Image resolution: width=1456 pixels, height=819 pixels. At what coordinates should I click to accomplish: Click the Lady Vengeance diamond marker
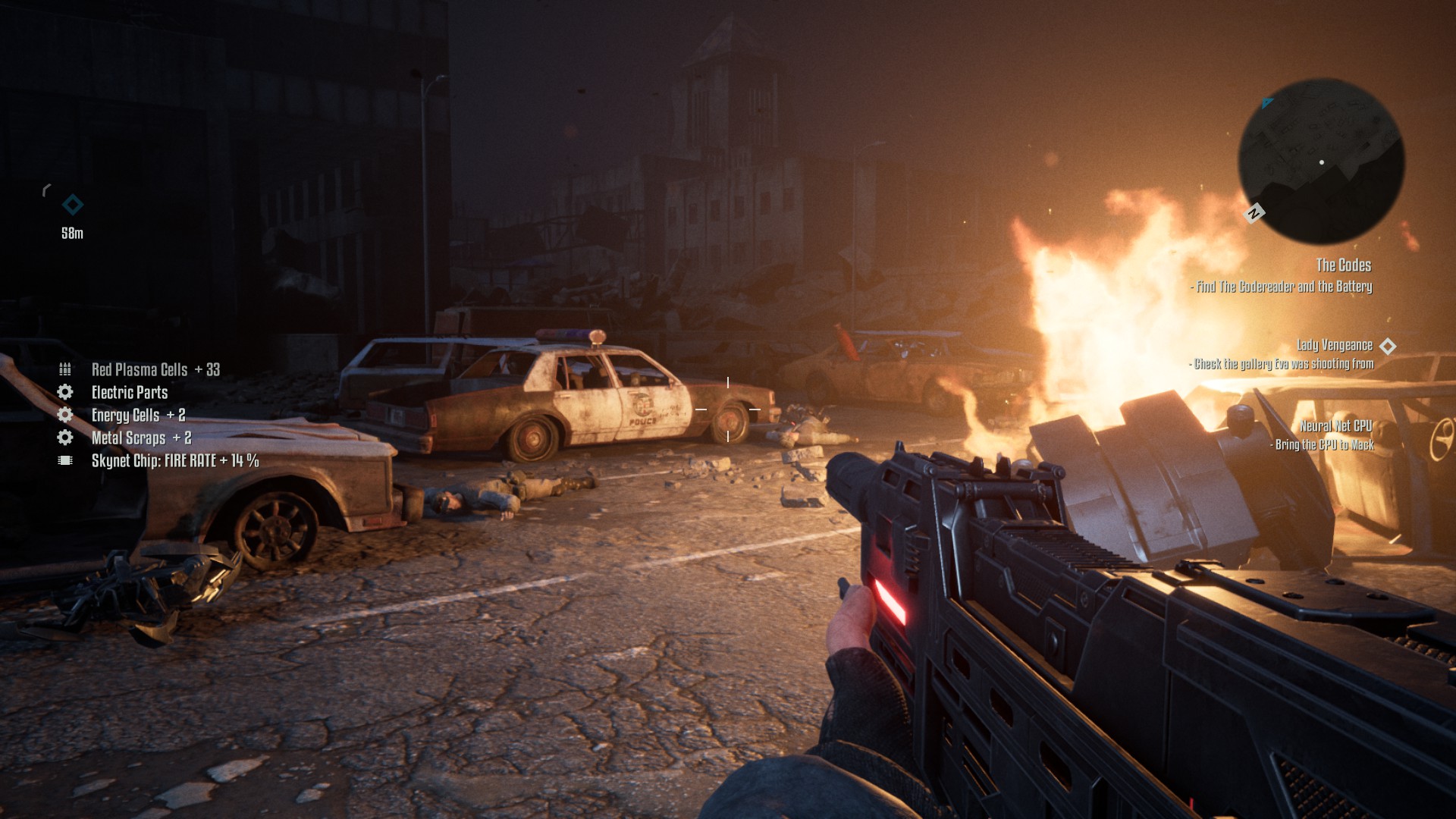click(x=1388, y=346)
